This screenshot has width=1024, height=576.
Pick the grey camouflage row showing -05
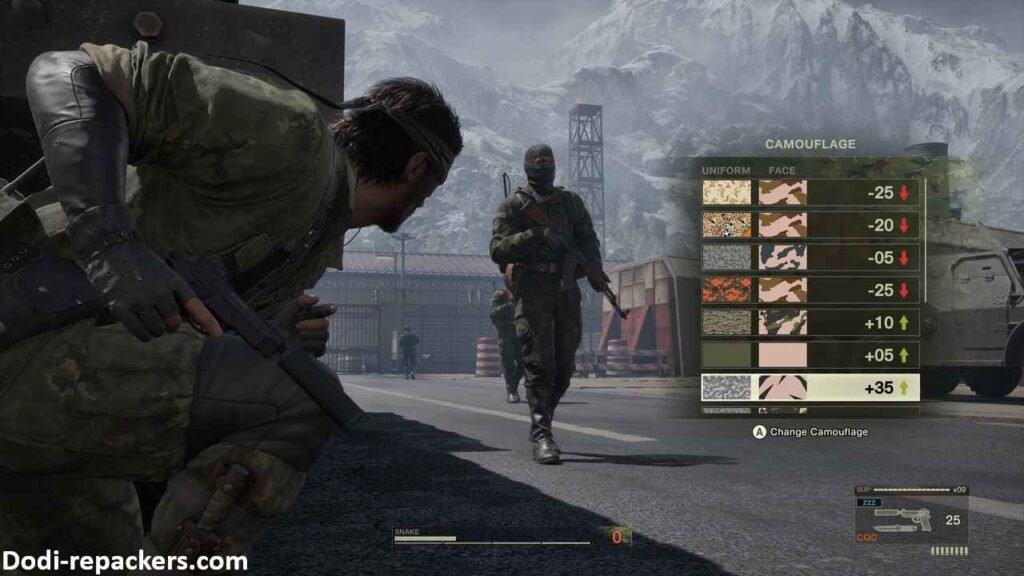point(810,258)
